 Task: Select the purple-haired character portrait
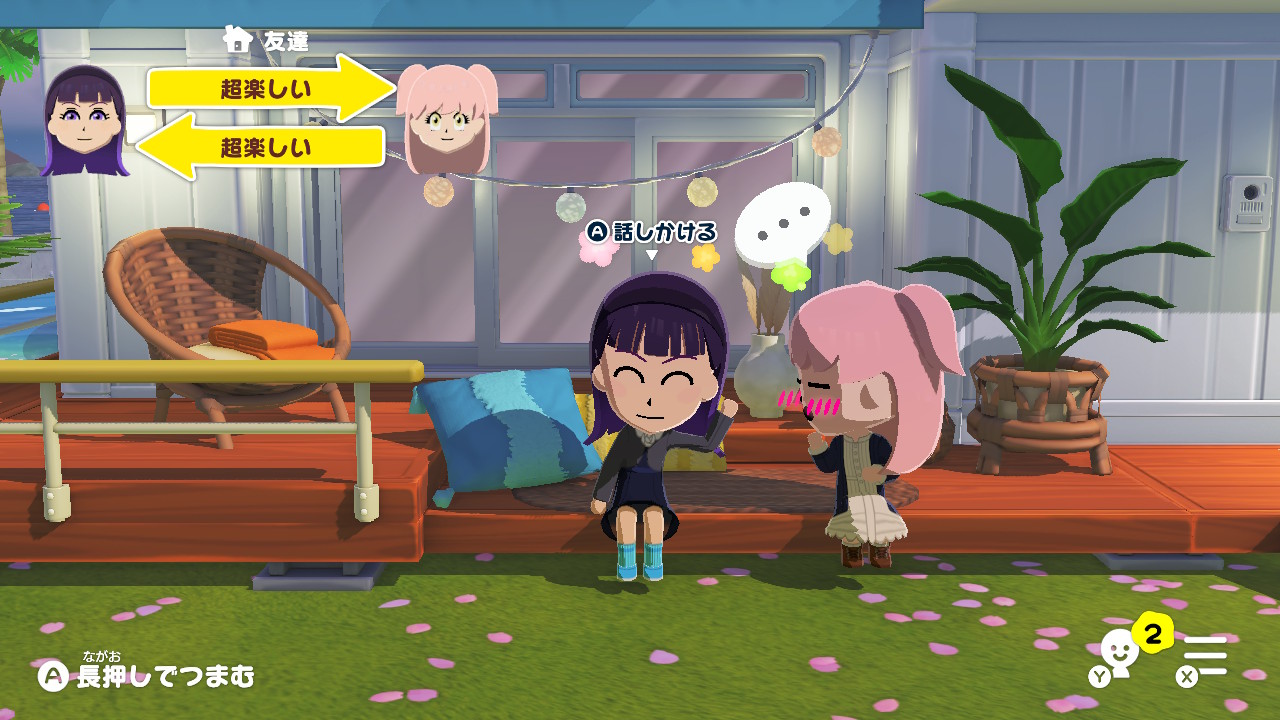point(85,122)
